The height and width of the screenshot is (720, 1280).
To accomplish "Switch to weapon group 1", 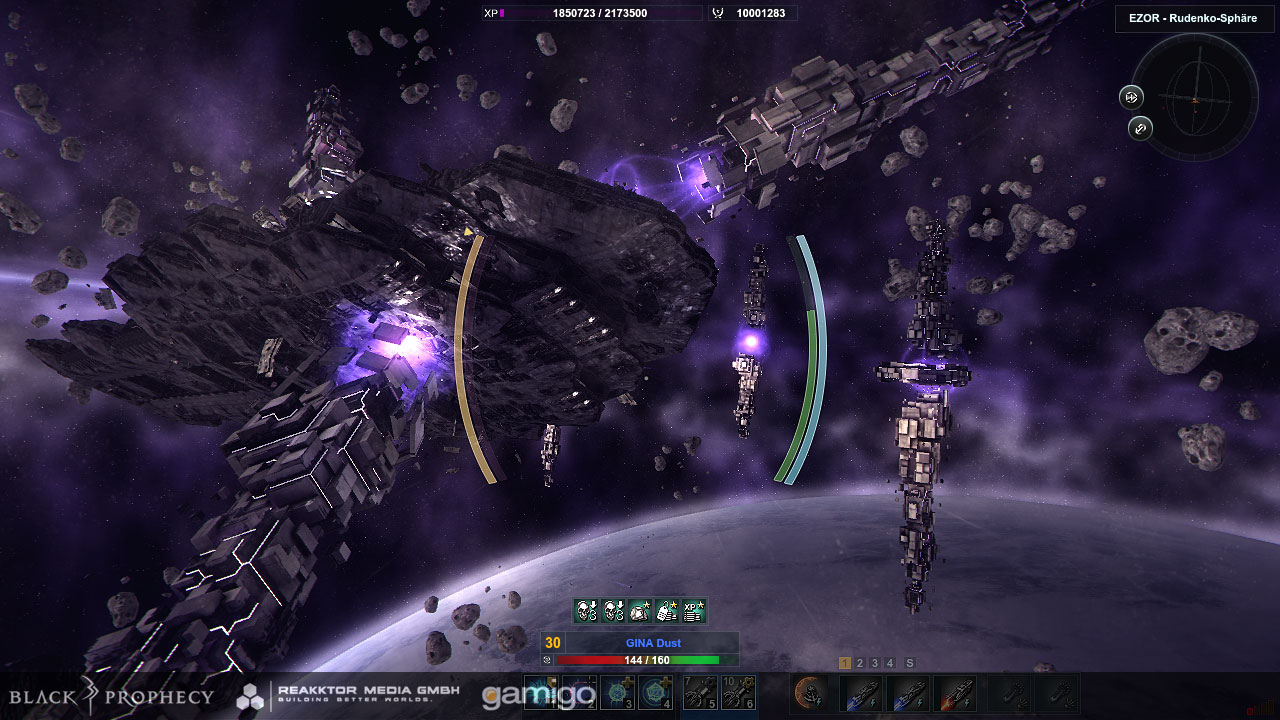I will [x=845, y=663].
